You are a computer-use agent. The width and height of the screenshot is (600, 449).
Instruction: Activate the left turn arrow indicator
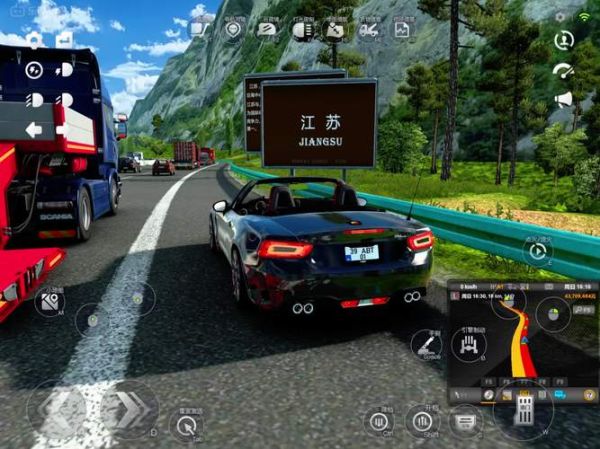33,129
